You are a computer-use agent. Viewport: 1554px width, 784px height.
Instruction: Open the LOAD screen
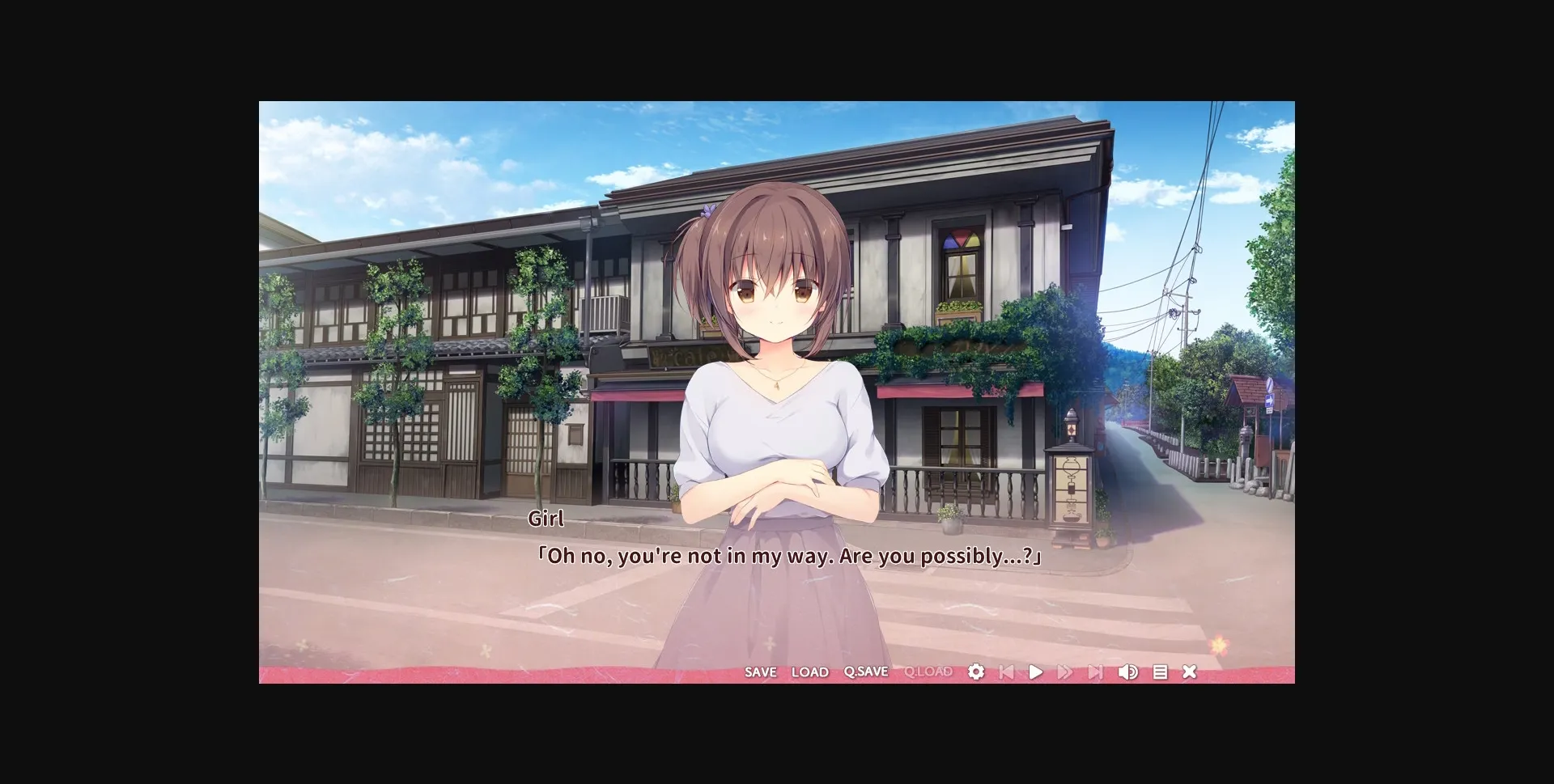click(810, 672)
